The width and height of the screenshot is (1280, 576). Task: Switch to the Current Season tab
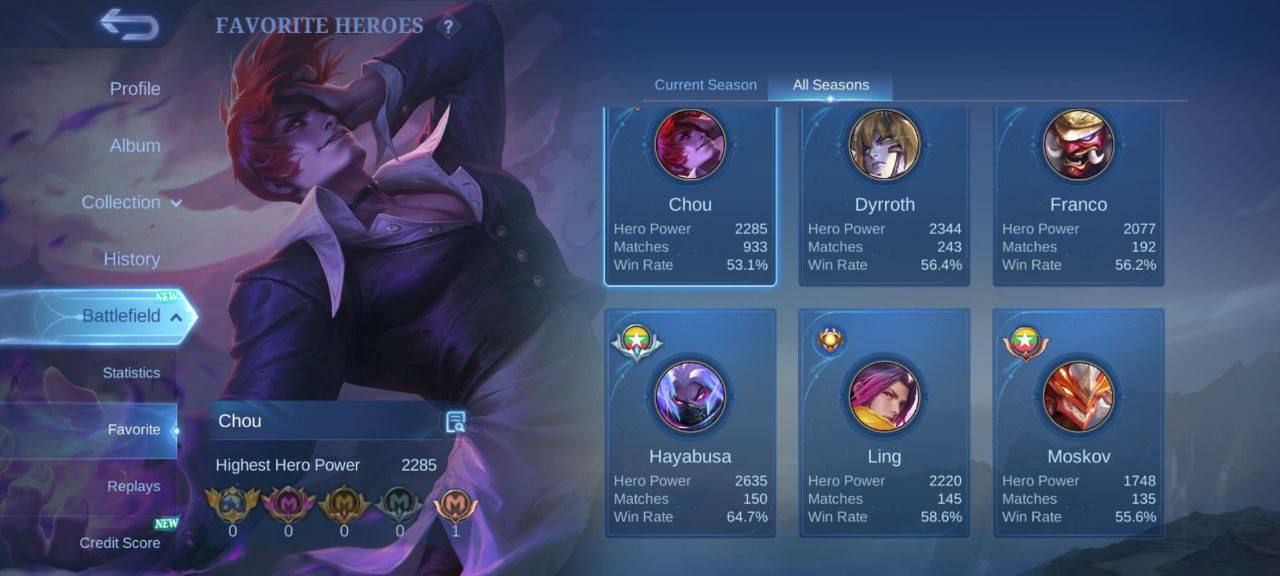pyautogui.click(x=705, y=85)
